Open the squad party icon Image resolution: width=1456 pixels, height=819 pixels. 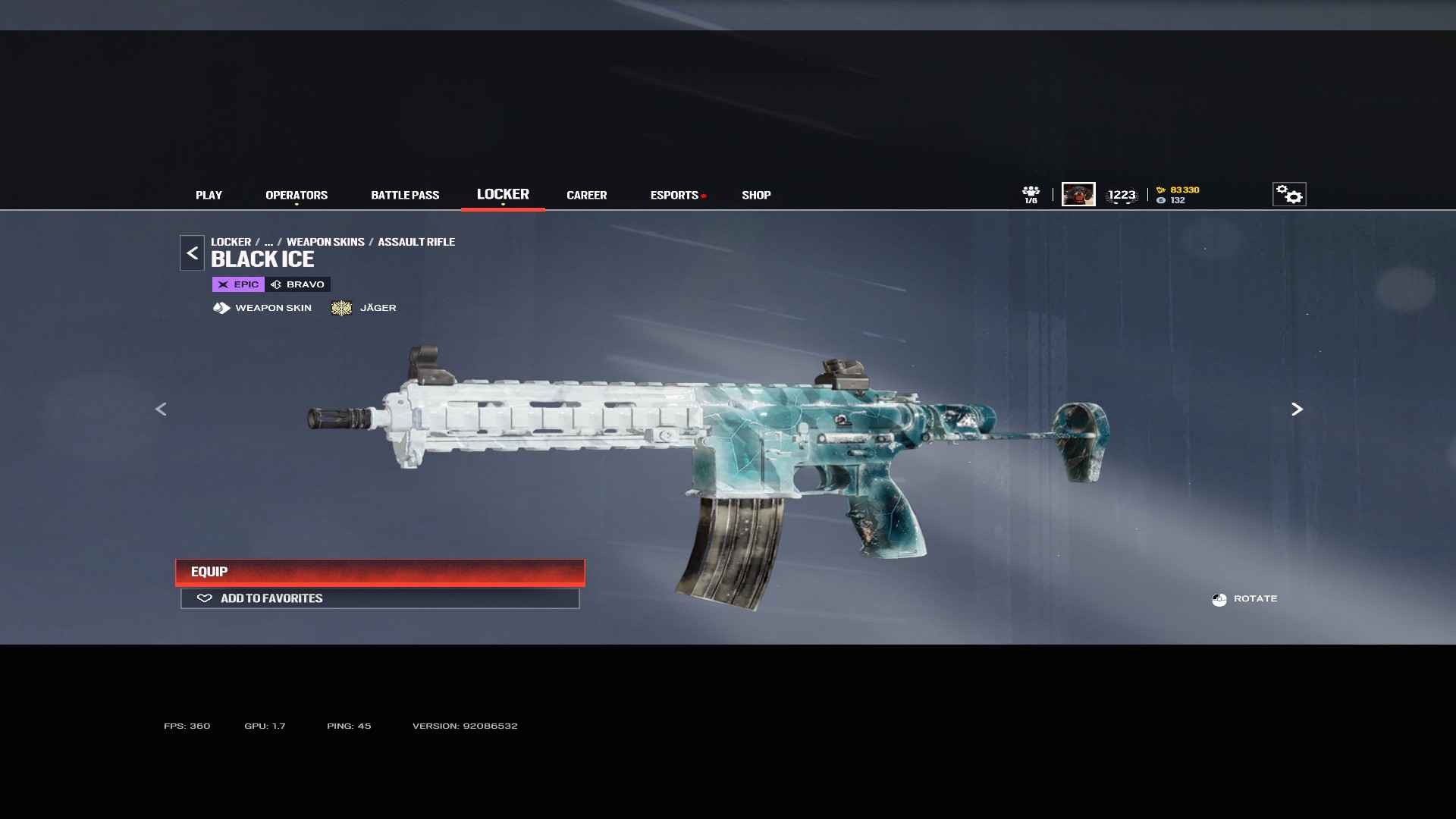tap(1031, 194)
